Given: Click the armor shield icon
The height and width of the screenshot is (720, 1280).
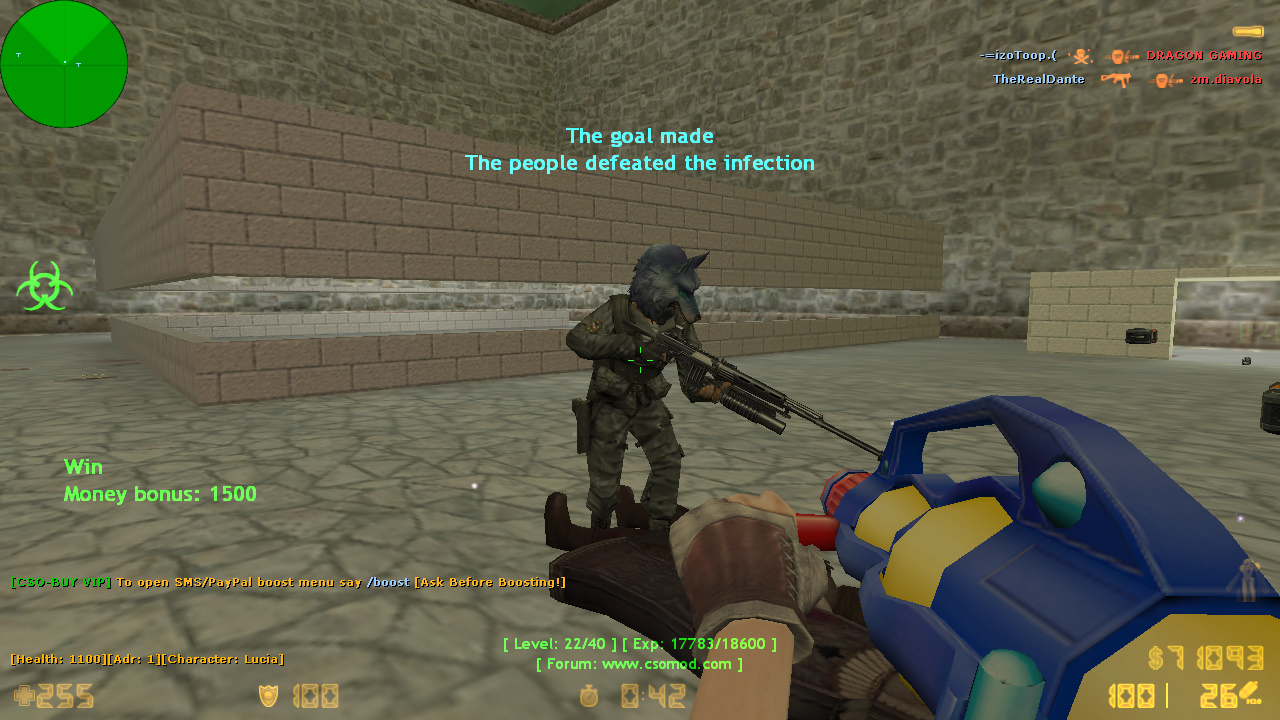Looking at the screenshot, I should click(x=268, y=696).
